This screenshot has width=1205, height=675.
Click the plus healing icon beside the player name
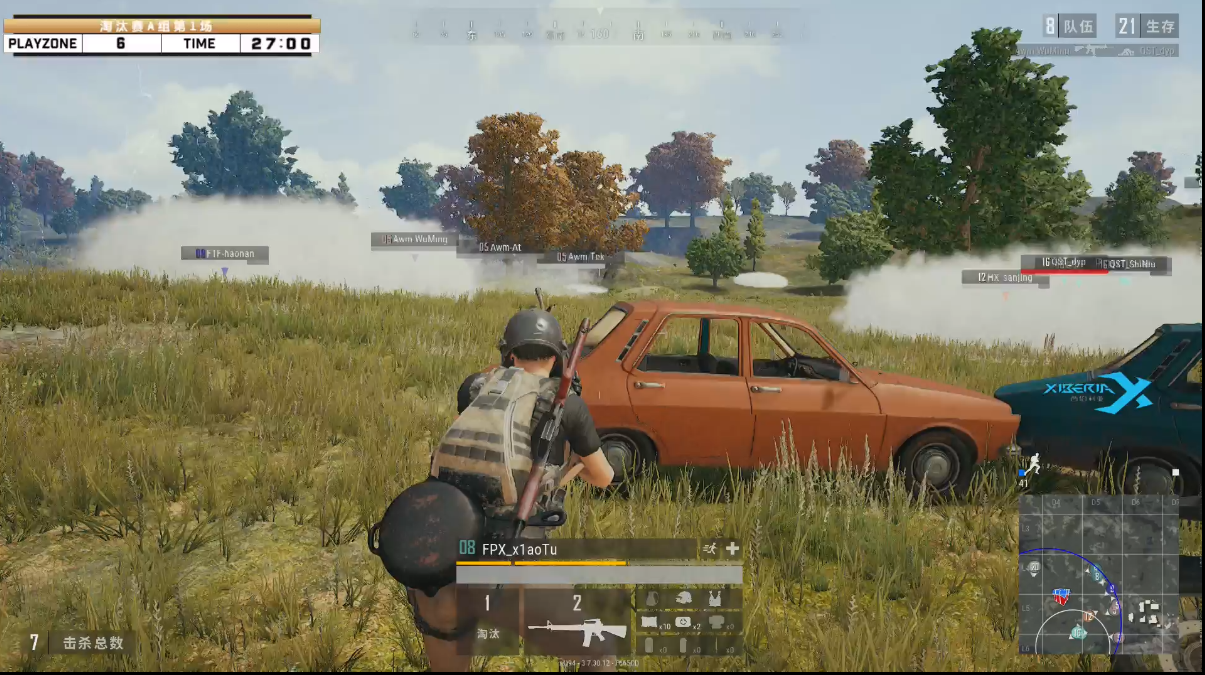tap(733, 548)
